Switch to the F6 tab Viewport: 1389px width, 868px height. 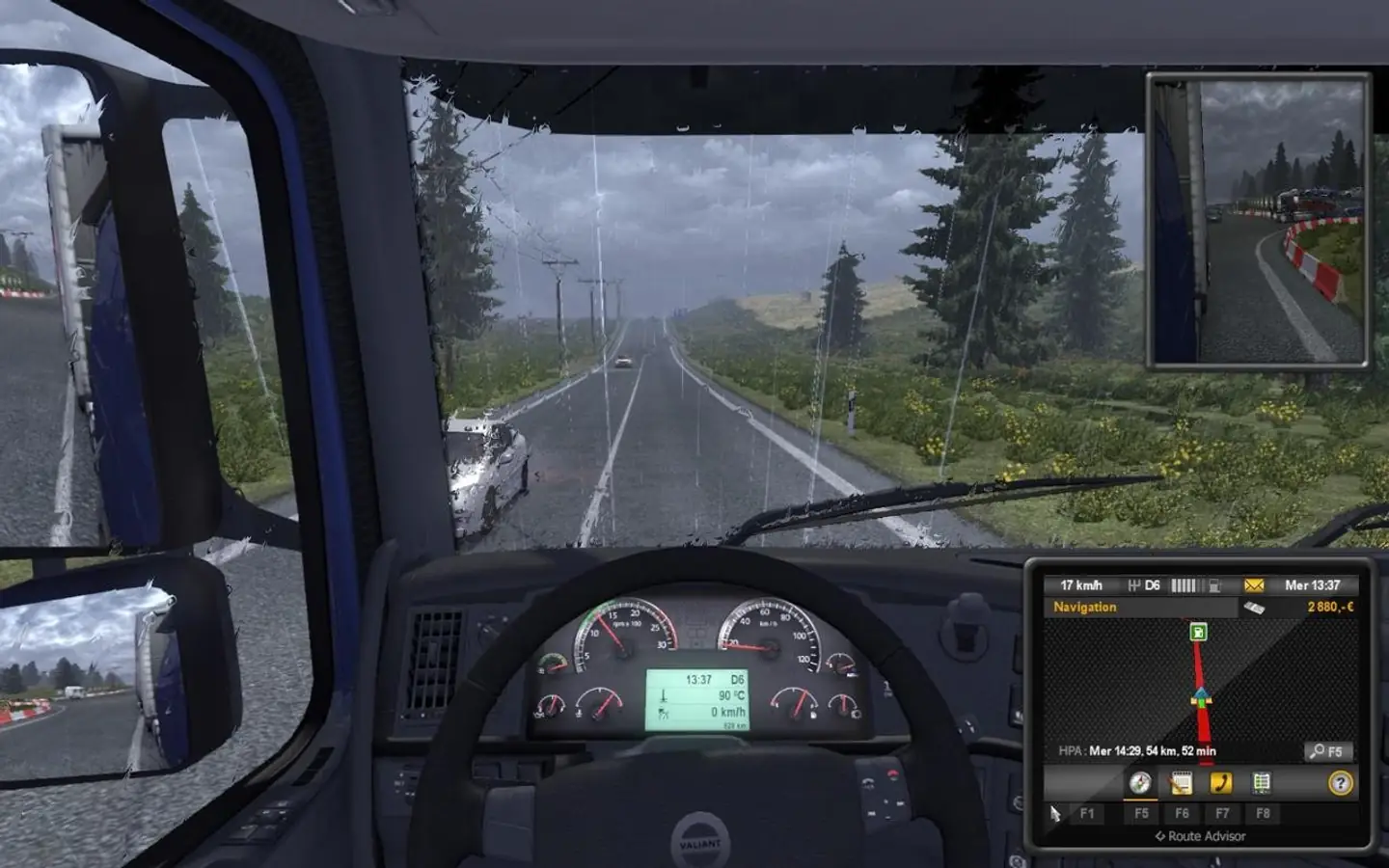(1182, 814)
